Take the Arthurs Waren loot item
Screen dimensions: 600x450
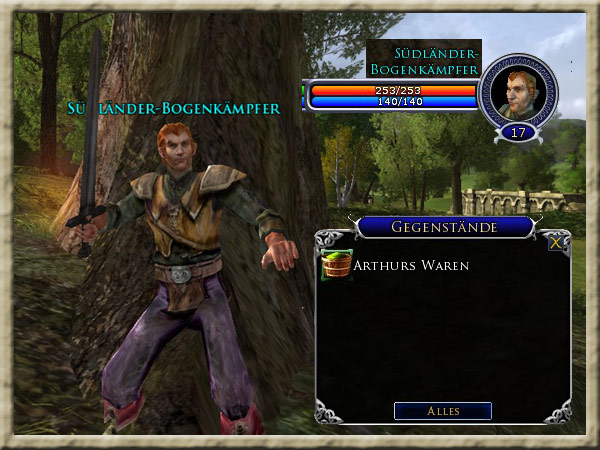pos(337,265)
